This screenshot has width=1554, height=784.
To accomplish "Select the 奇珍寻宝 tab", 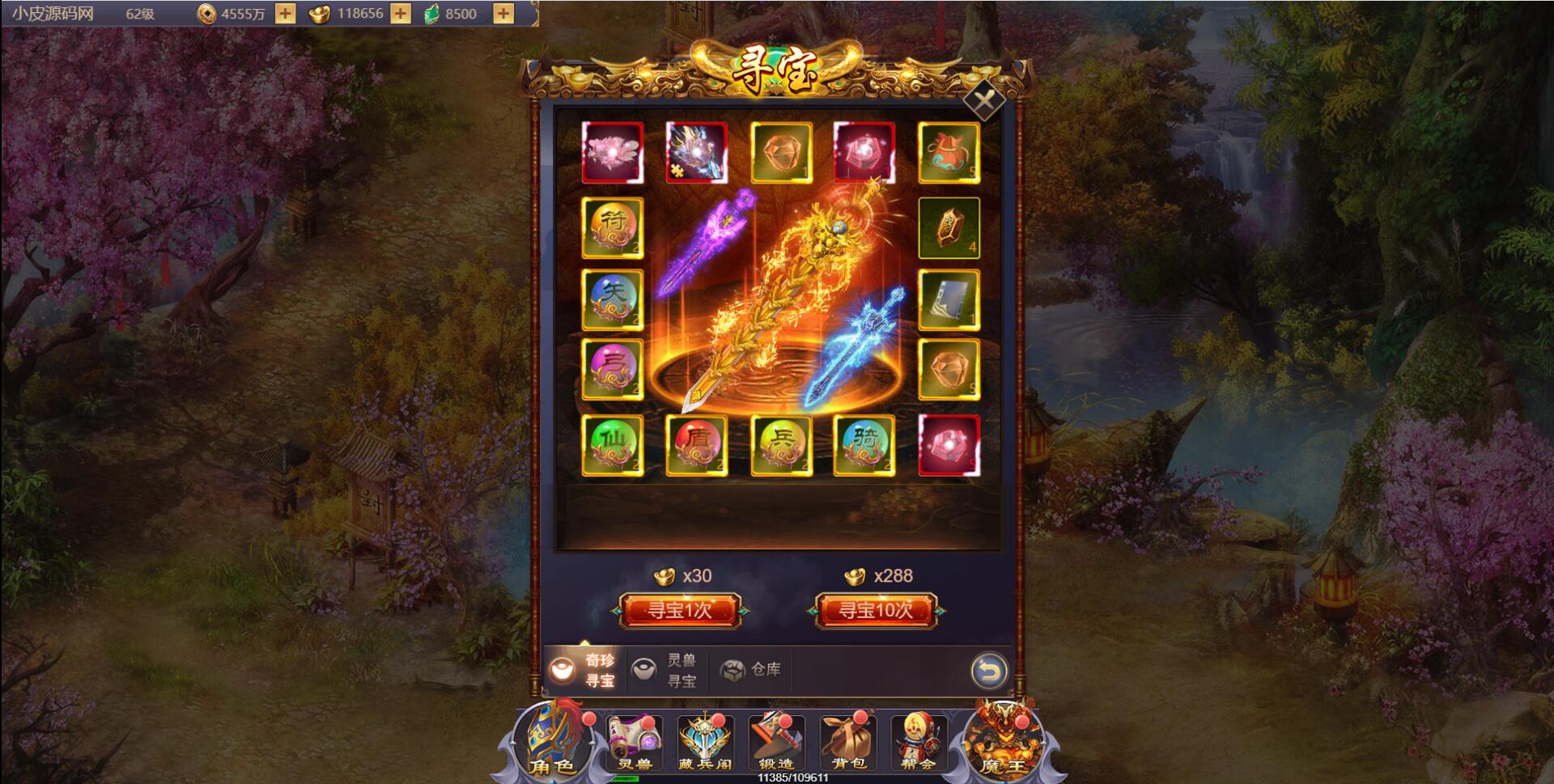I will (584, 670).
